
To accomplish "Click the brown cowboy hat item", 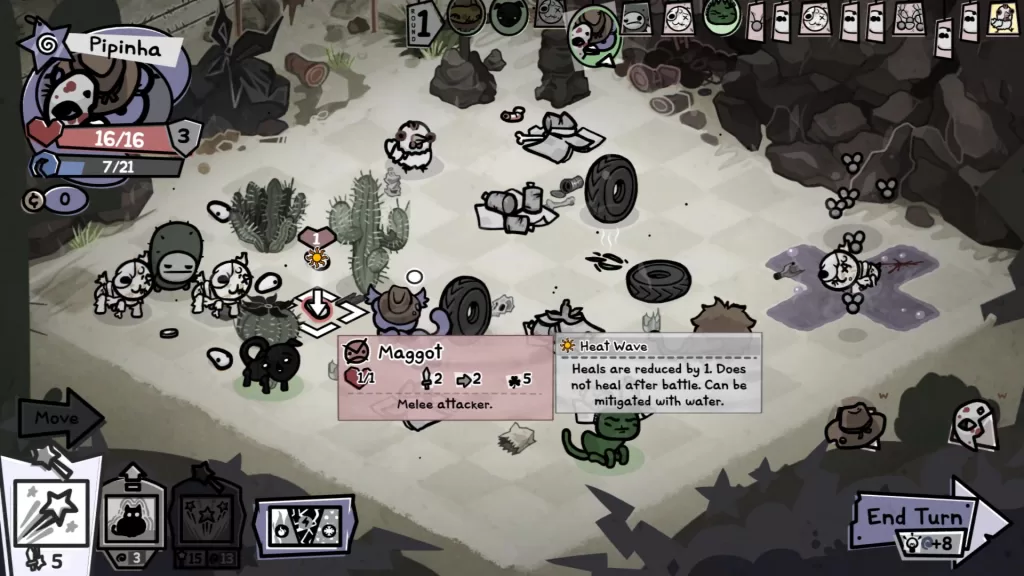I will pos(855,423).
